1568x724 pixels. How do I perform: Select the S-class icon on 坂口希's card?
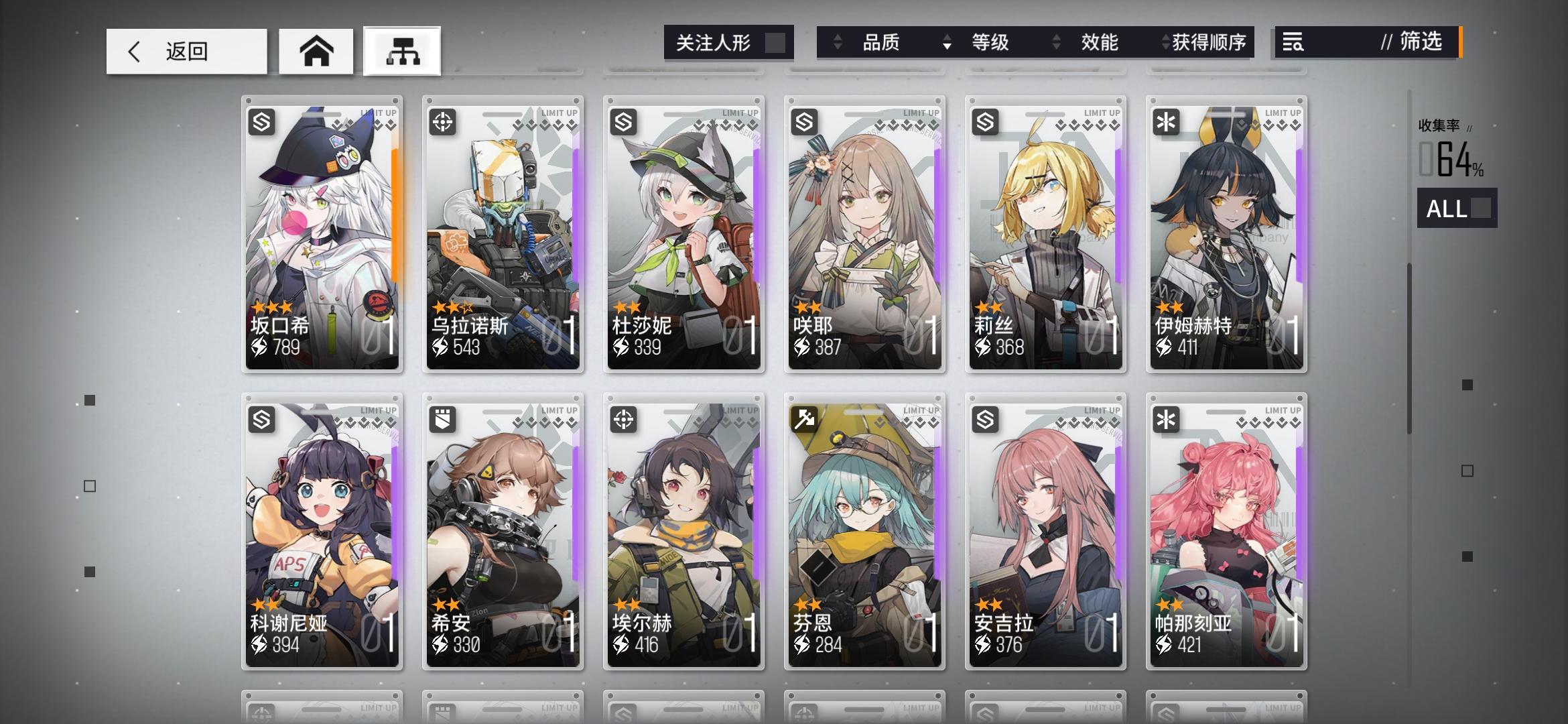(263, 121)
